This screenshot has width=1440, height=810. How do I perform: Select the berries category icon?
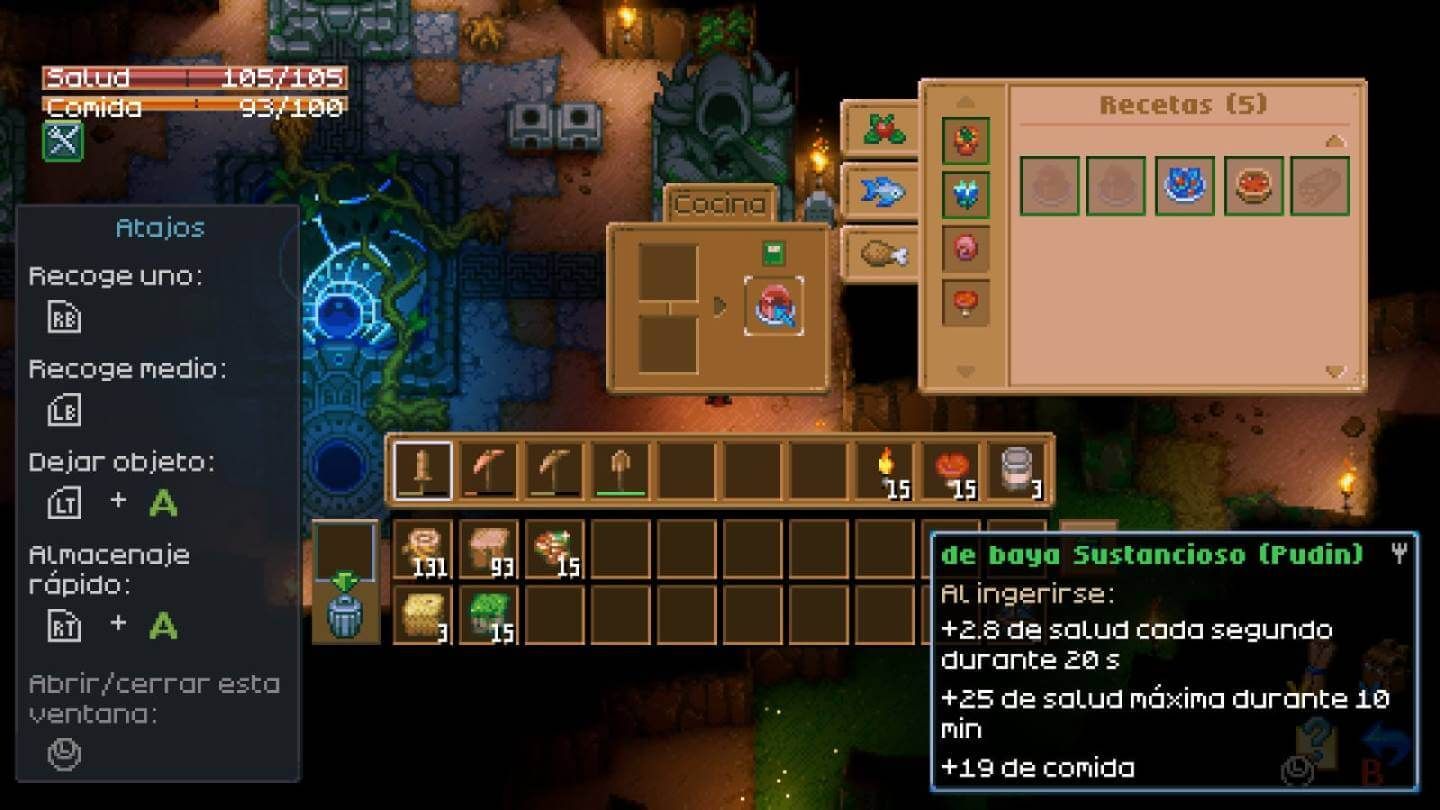881,130
